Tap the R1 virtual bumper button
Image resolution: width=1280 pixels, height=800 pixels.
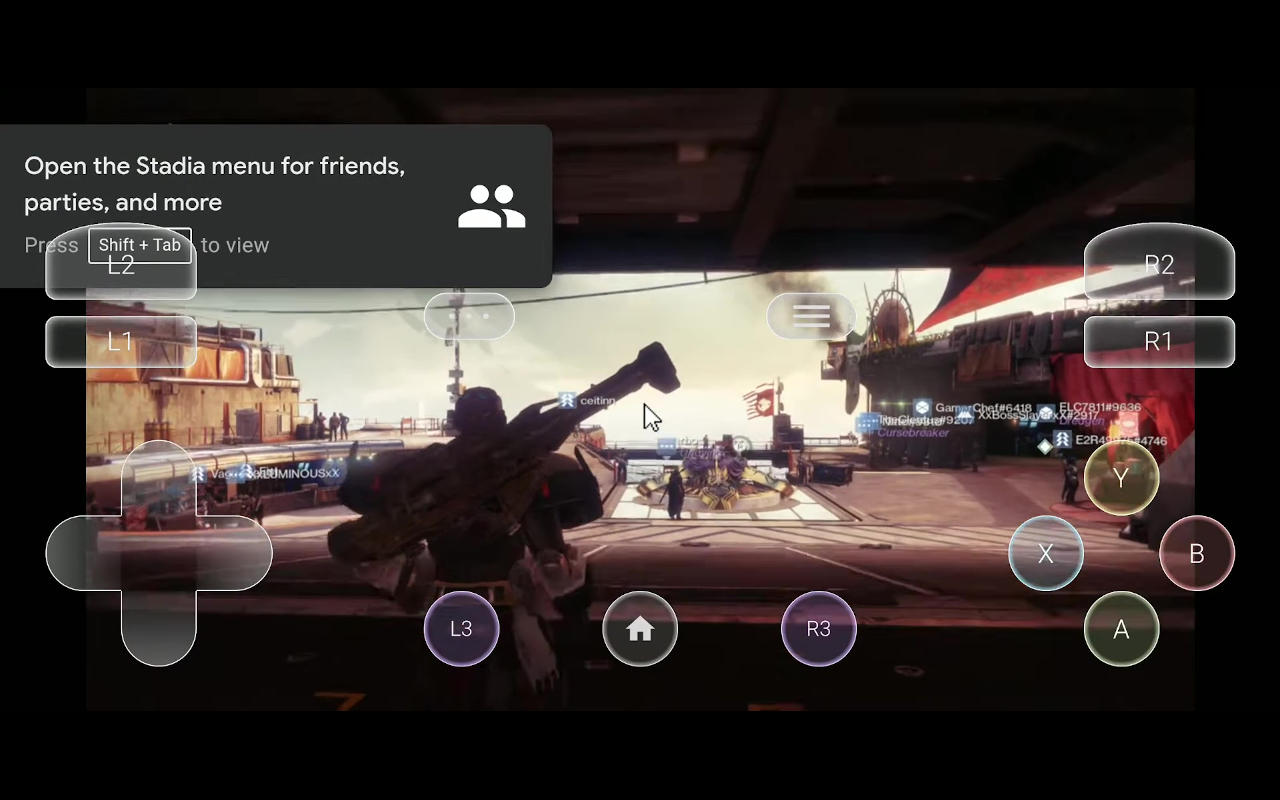click(1159, 342)
